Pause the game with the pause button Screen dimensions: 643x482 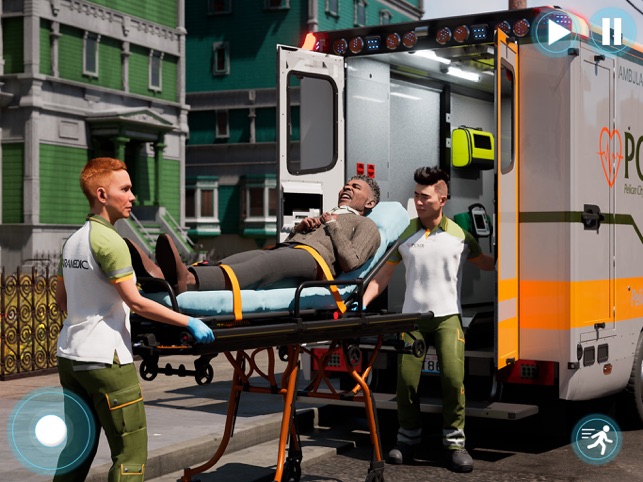(x=611, y=32)
